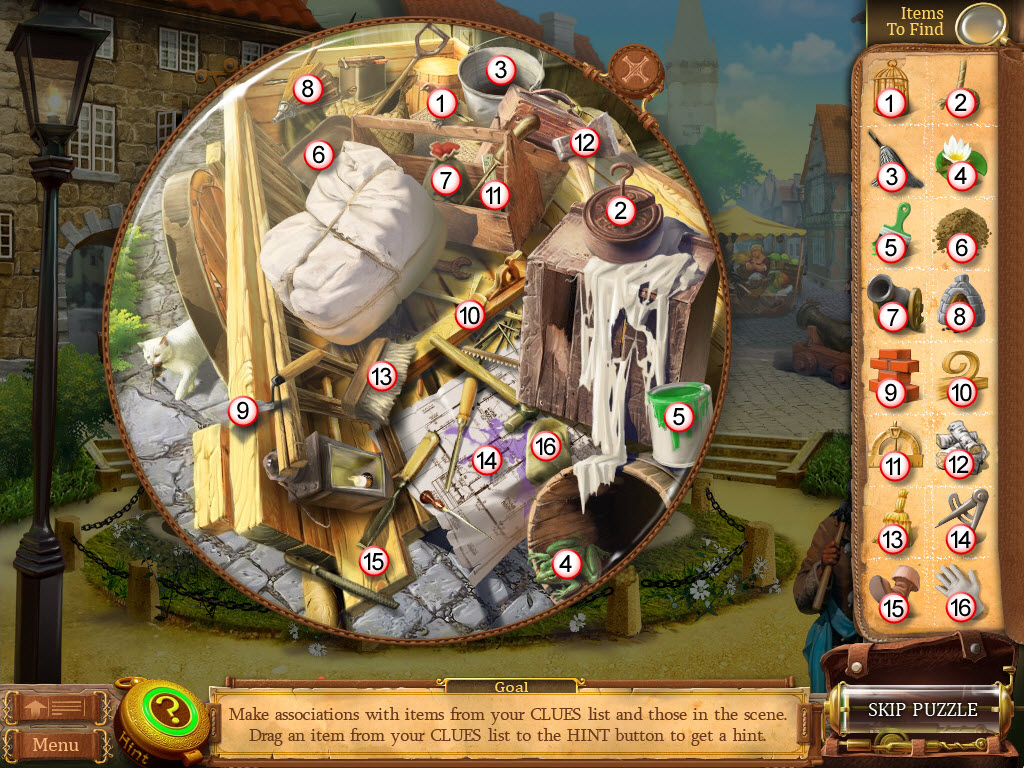Click the arrow panel button above Menu

(57, 707)
